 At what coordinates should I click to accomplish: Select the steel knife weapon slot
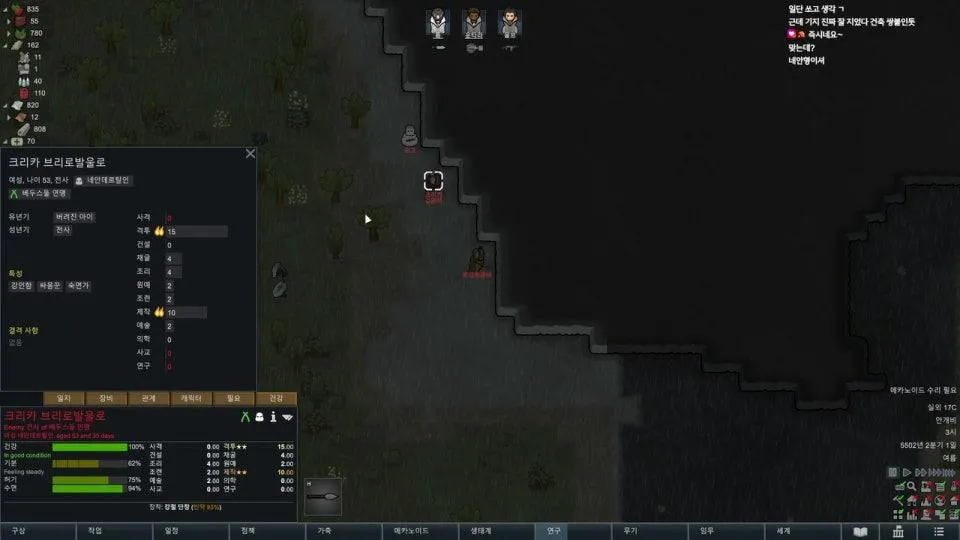(326, 497)
